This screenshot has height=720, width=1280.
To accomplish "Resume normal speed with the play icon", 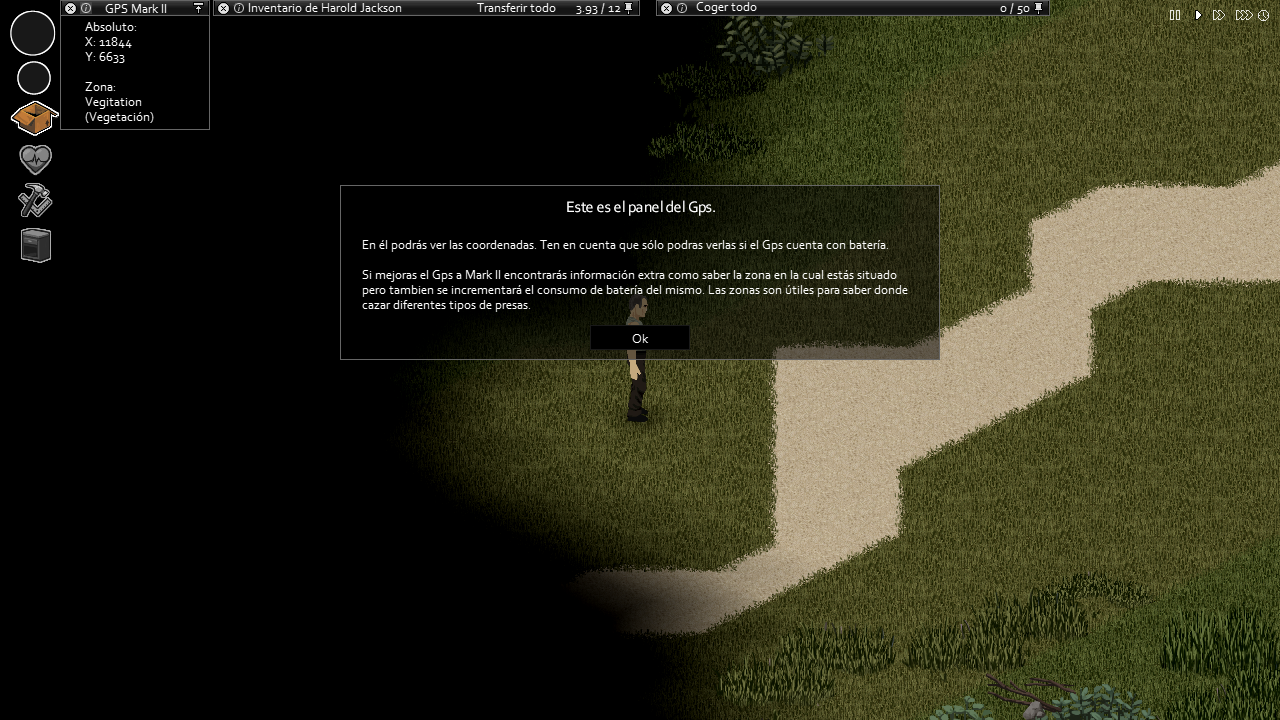I will (1197, 15).
